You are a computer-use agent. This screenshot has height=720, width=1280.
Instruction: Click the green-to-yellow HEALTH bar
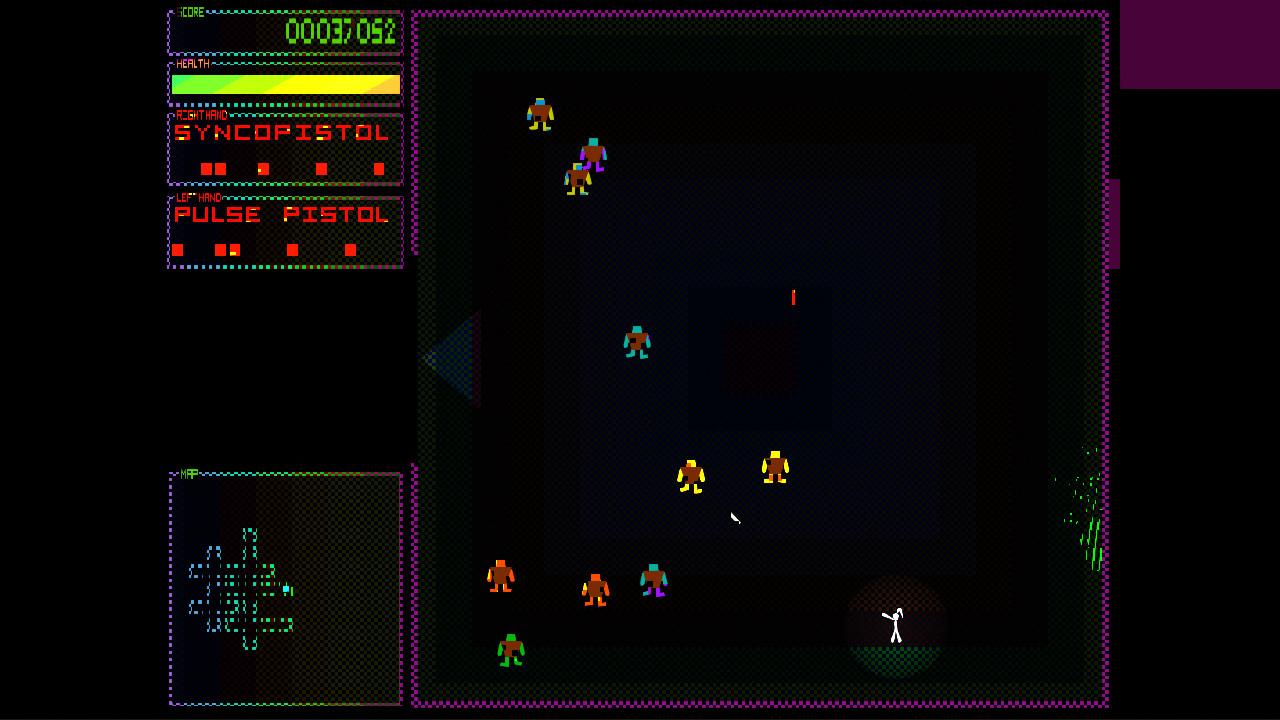tap(285, 85)
